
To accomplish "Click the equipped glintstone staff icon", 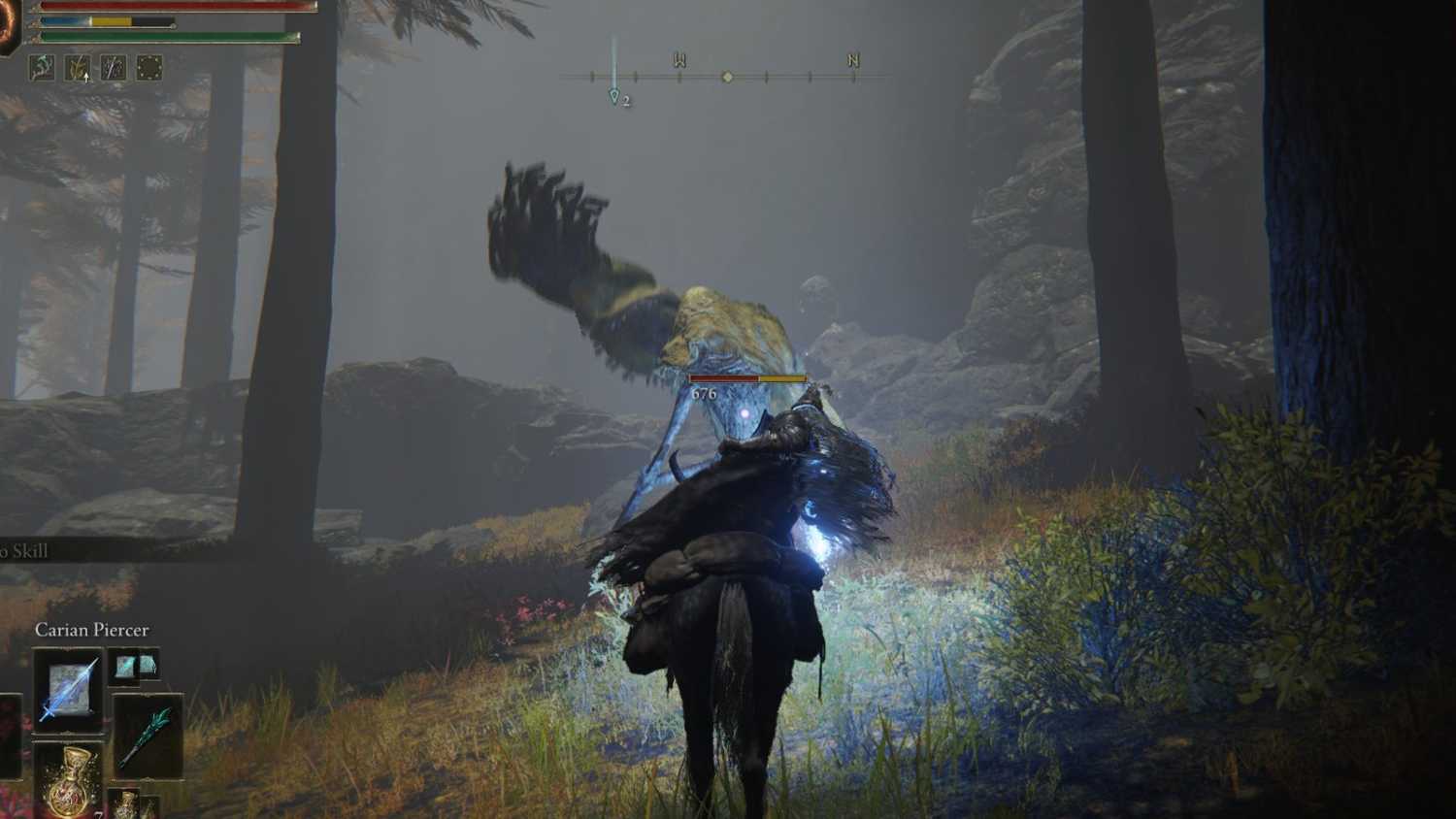I will [148, 736].
